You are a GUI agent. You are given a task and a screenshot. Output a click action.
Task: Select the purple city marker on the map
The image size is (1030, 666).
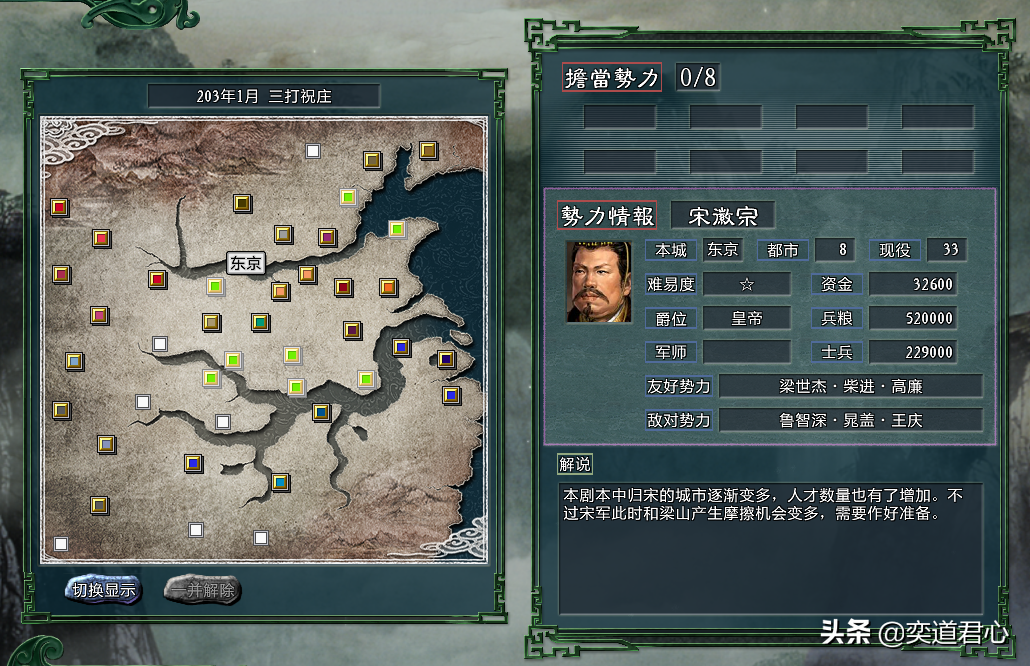point(327,237)
